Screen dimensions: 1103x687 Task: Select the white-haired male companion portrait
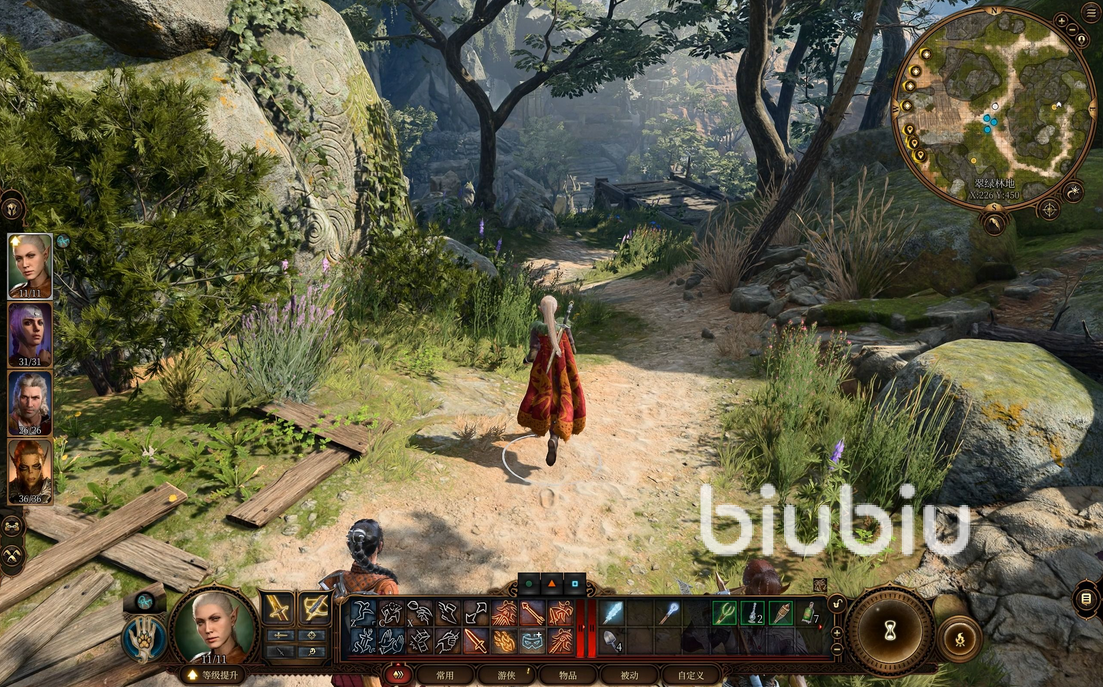[x=30, y=403]
